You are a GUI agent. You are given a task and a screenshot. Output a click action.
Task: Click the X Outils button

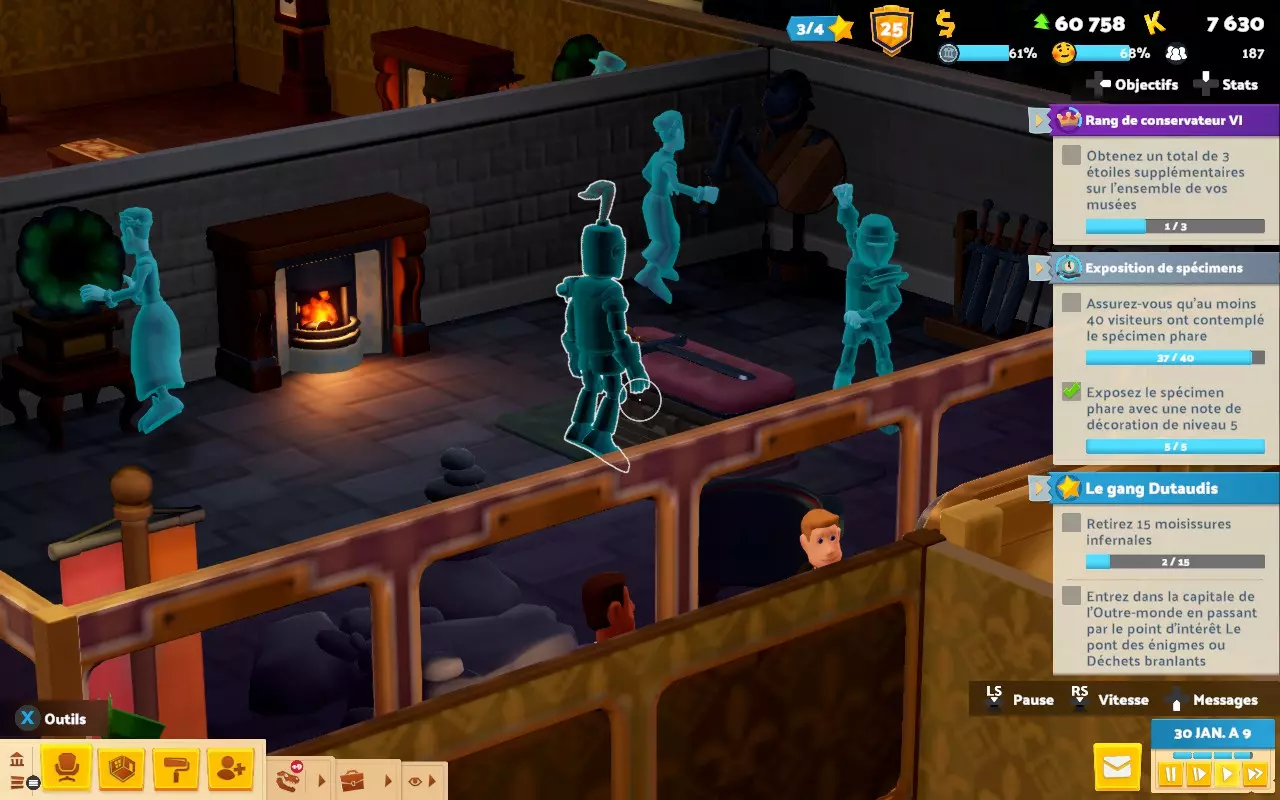point(45,718)
